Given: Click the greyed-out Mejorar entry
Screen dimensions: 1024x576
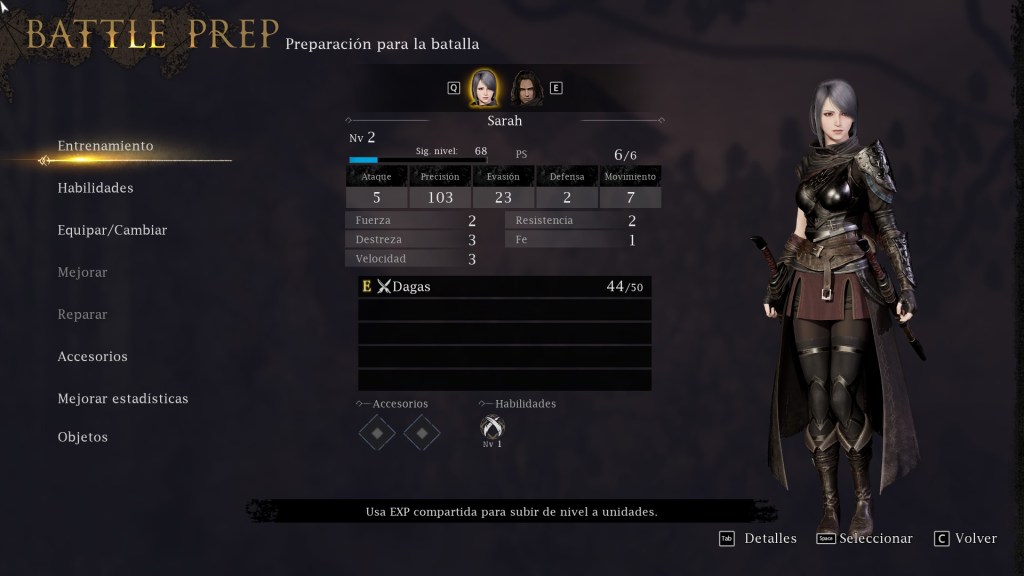Looking at the screenshot, I should [x=83, y=272].
